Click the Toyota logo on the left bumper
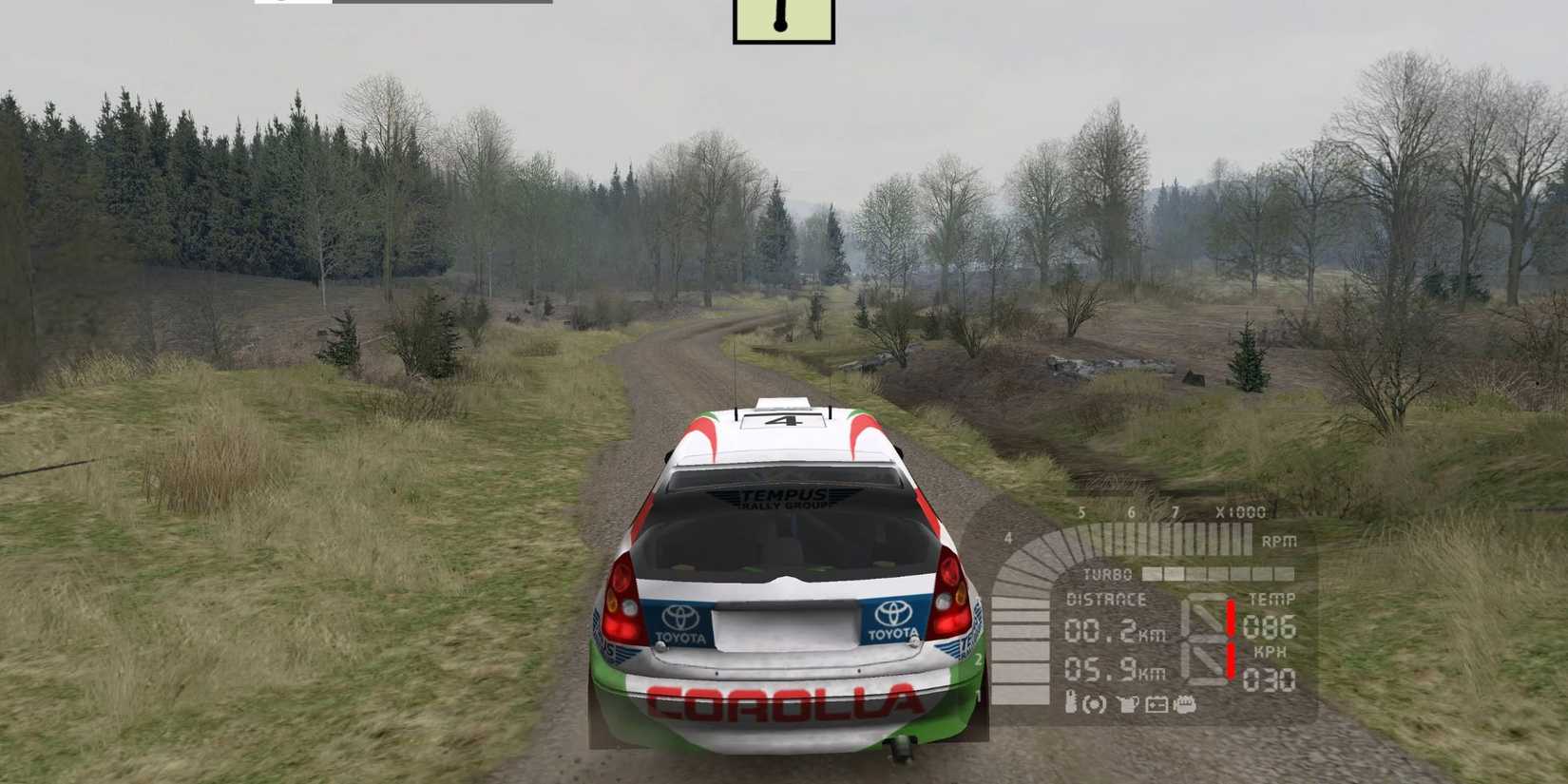 (679, 617)
